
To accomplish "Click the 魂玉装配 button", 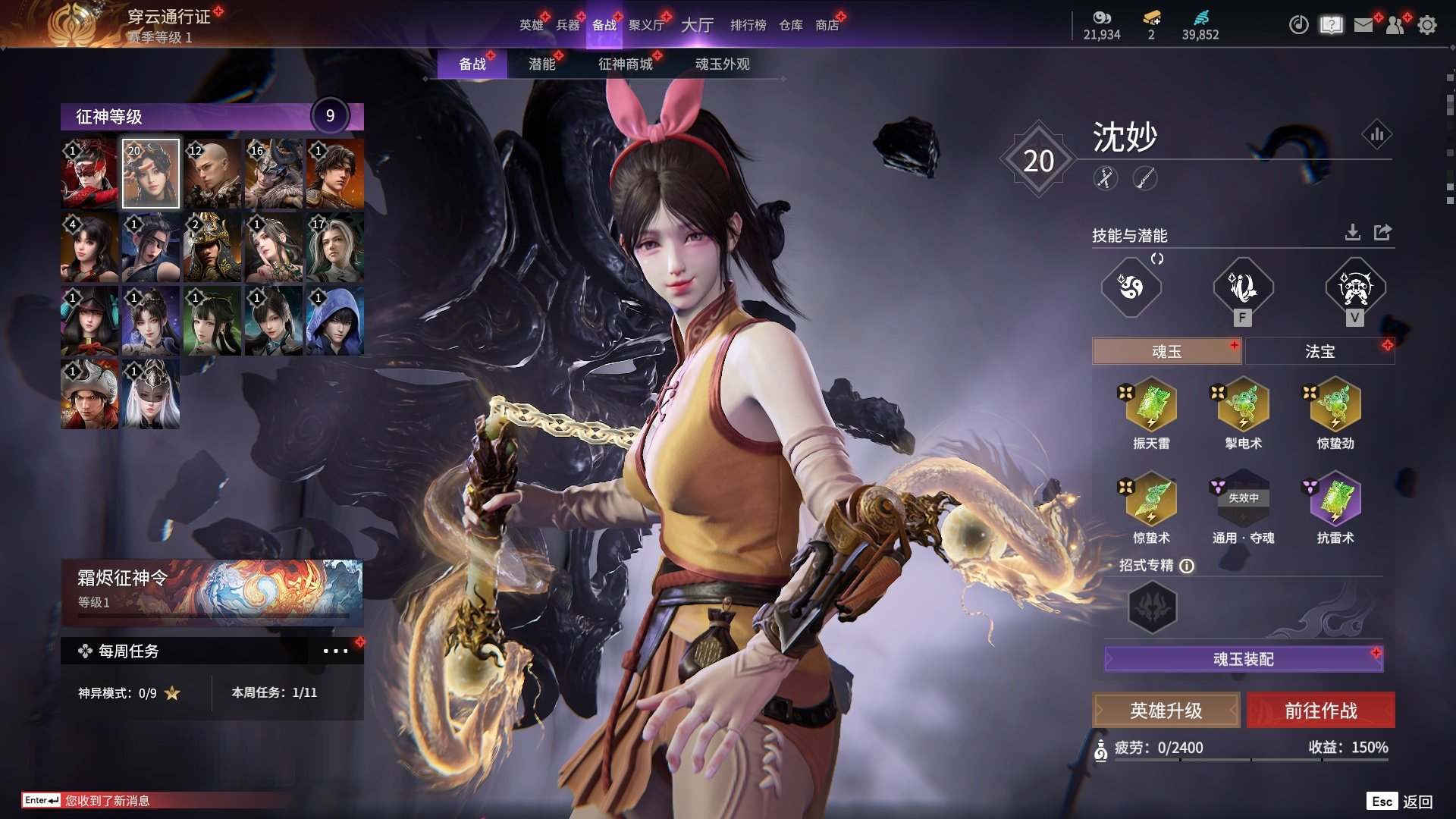I will [x=1243, y=659].
